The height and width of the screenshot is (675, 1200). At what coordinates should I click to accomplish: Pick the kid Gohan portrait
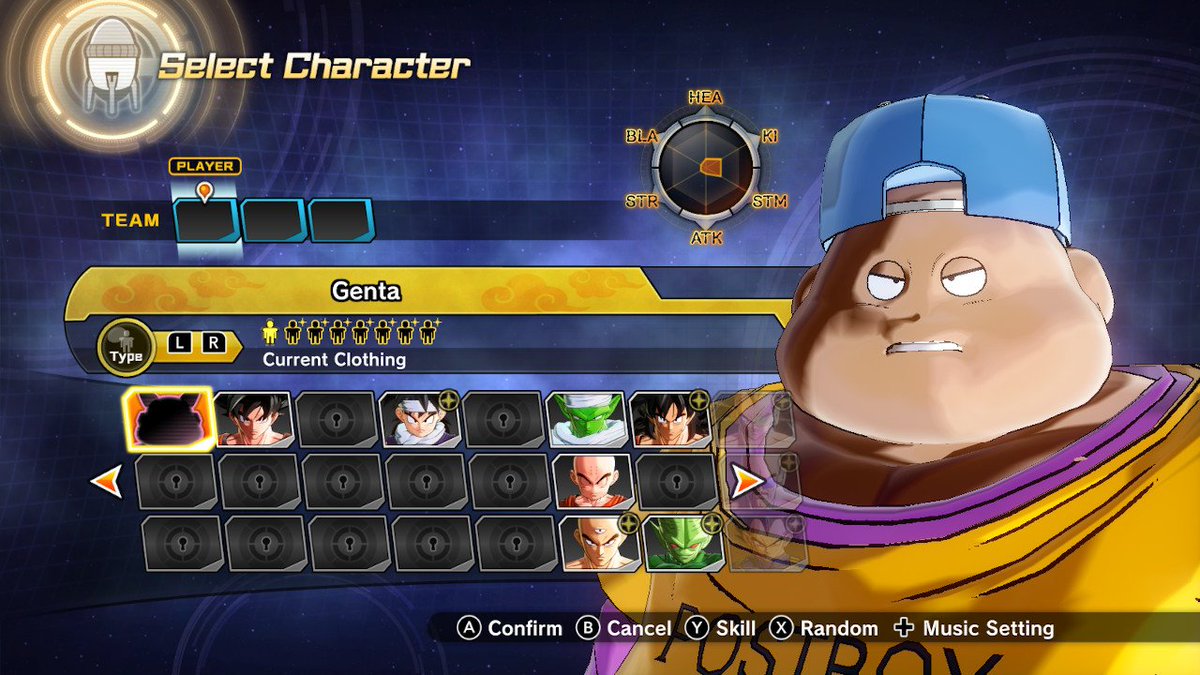(x=420, y=419)
